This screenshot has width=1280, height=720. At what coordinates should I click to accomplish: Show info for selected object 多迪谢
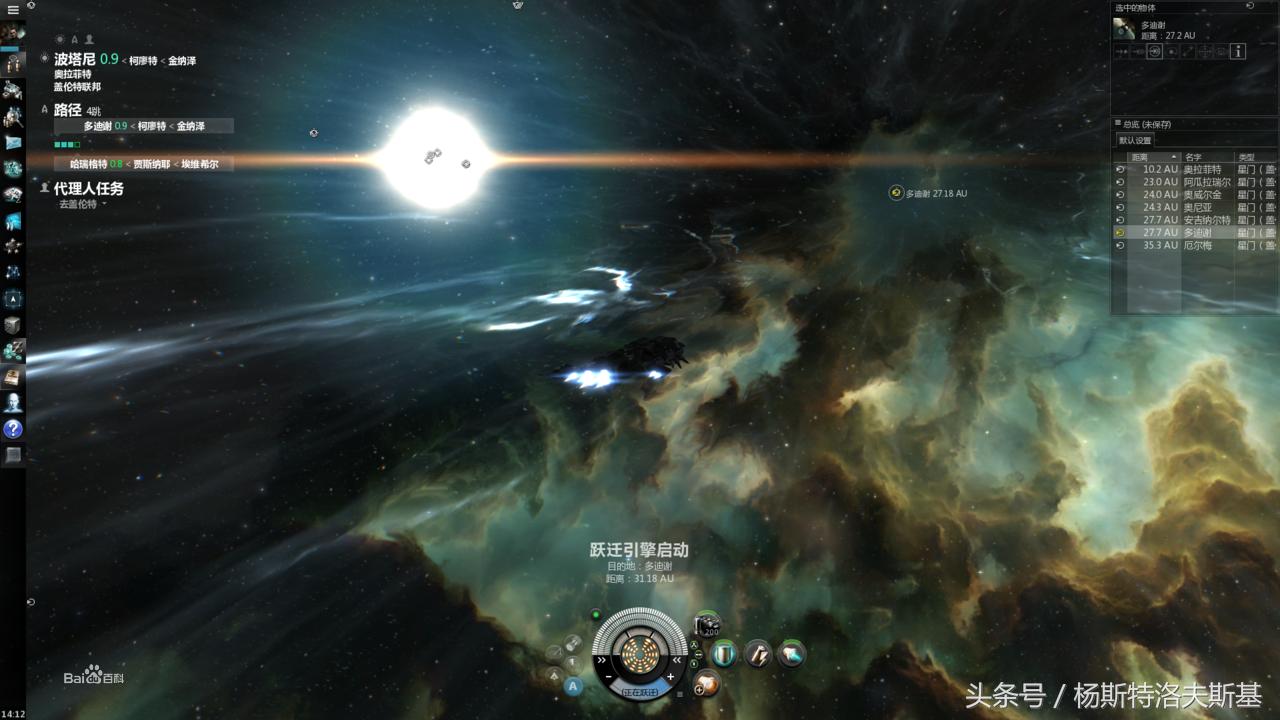pyautogui.click(x=1238, y=51)
